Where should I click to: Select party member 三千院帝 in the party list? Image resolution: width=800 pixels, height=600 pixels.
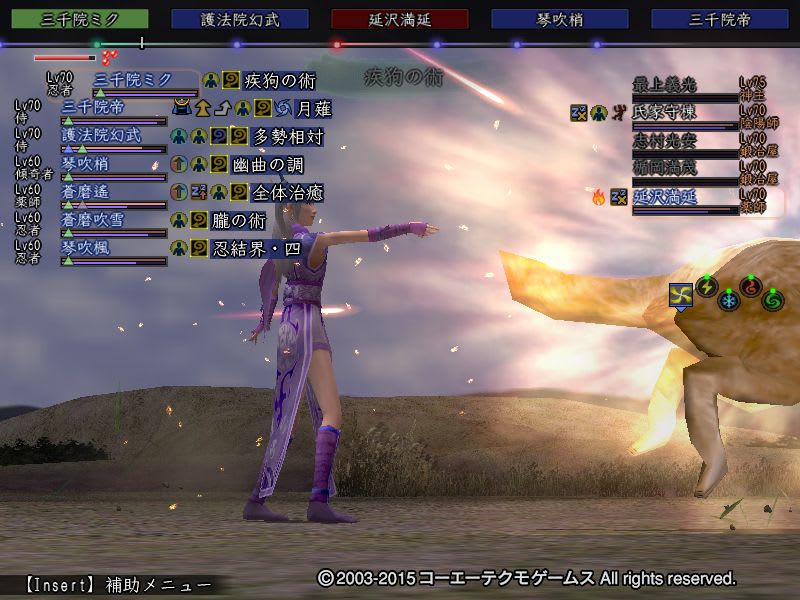coord(94,107)
